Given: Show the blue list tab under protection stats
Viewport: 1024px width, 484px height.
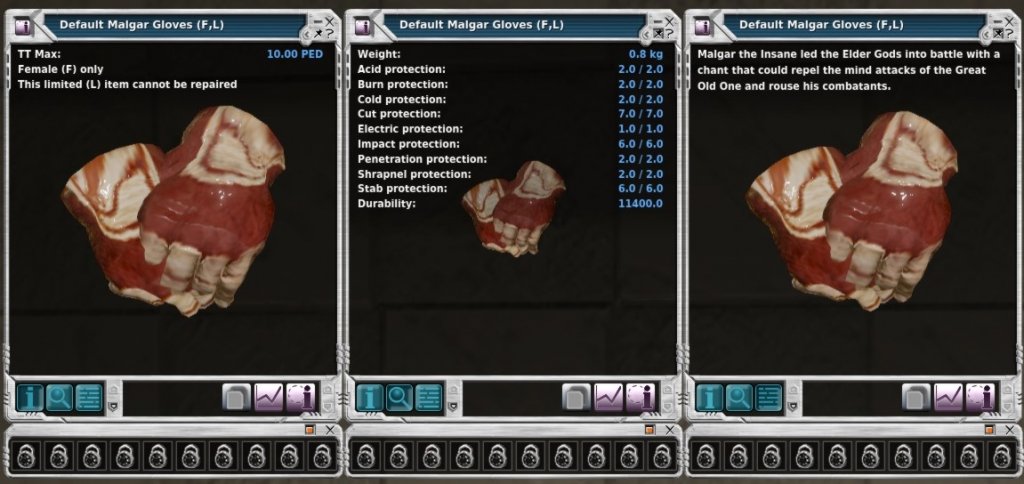Looking at the screenshot, I should (430, 397).
